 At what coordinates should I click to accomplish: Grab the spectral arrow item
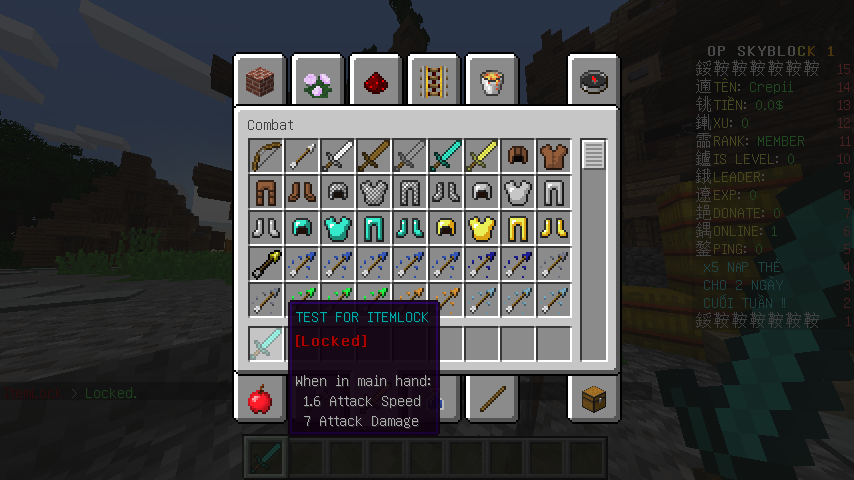click(266, 264)
